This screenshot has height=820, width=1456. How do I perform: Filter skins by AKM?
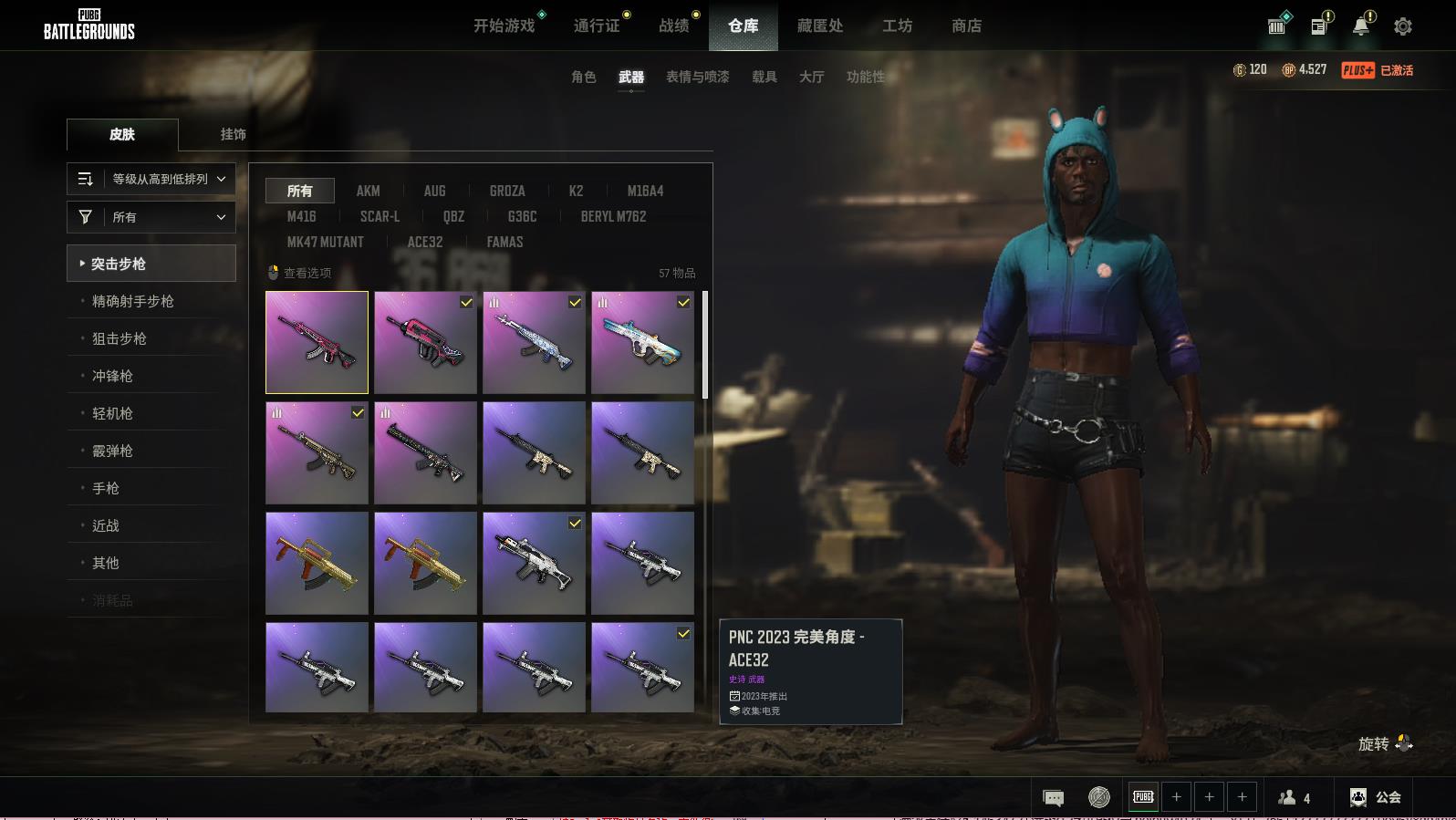click(368, 191)
